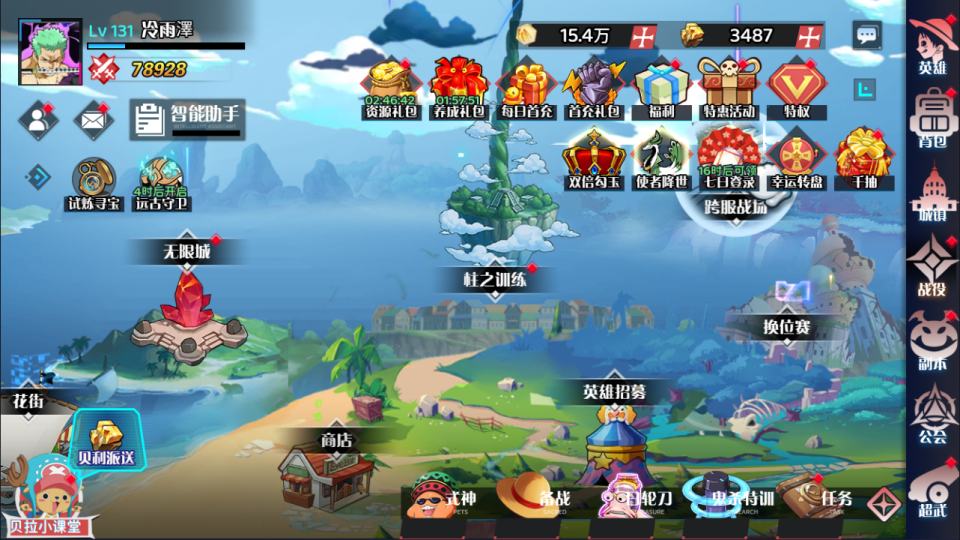Open the 副本 dungeon menu

coord(932,340)
